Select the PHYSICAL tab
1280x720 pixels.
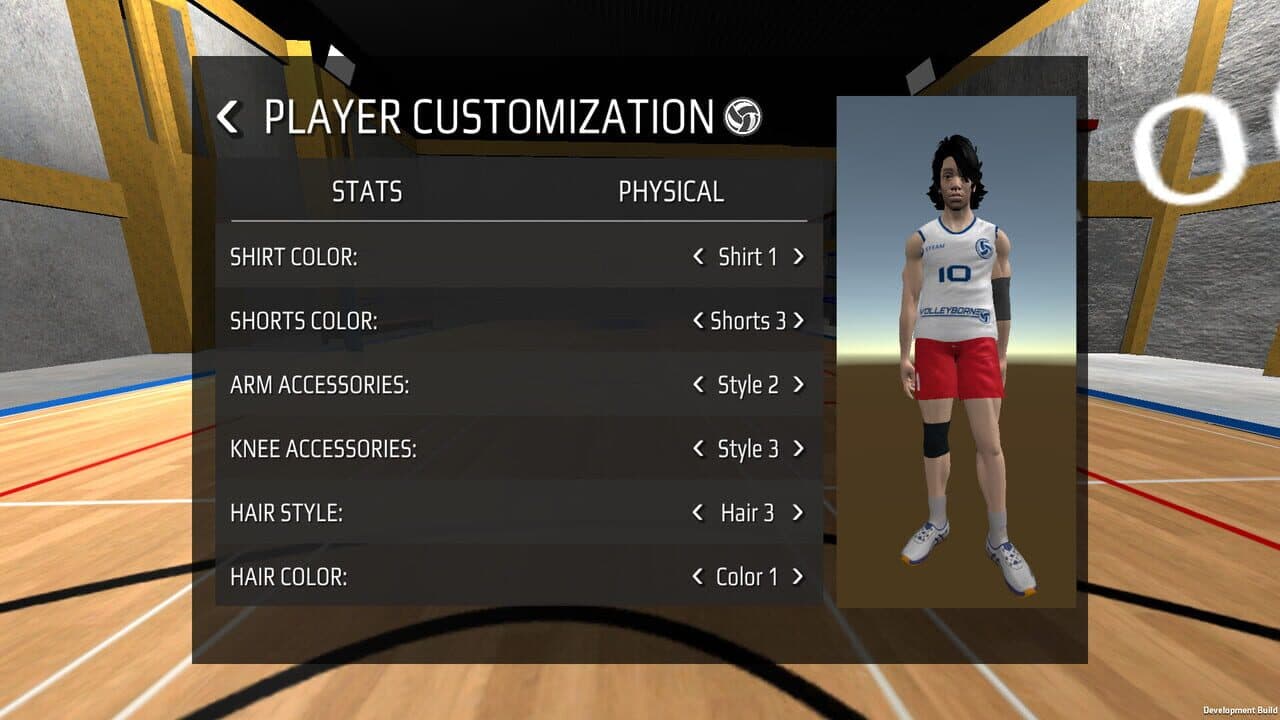670,191
